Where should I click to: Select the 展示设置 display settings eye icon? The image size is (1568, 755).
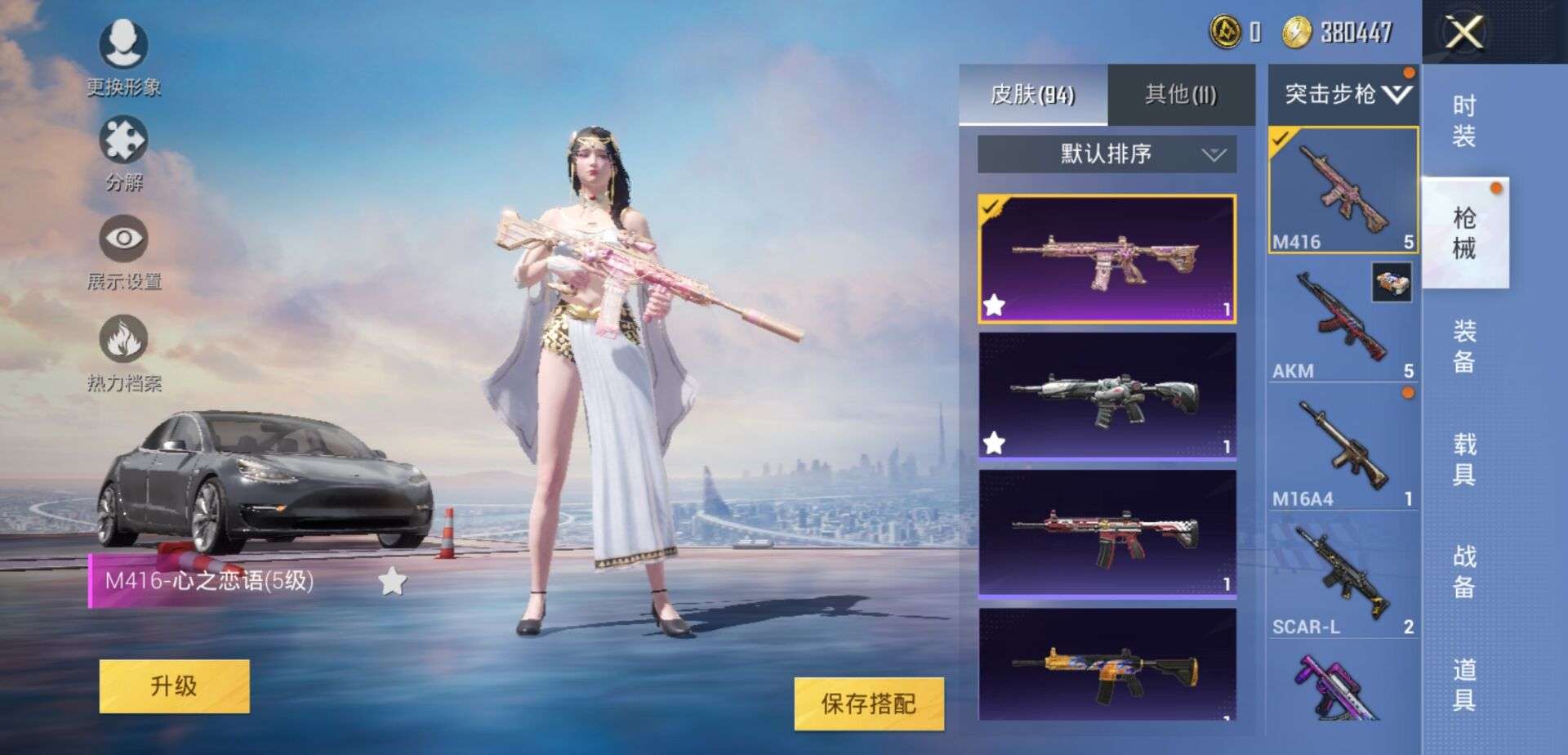tap(122, 237)
